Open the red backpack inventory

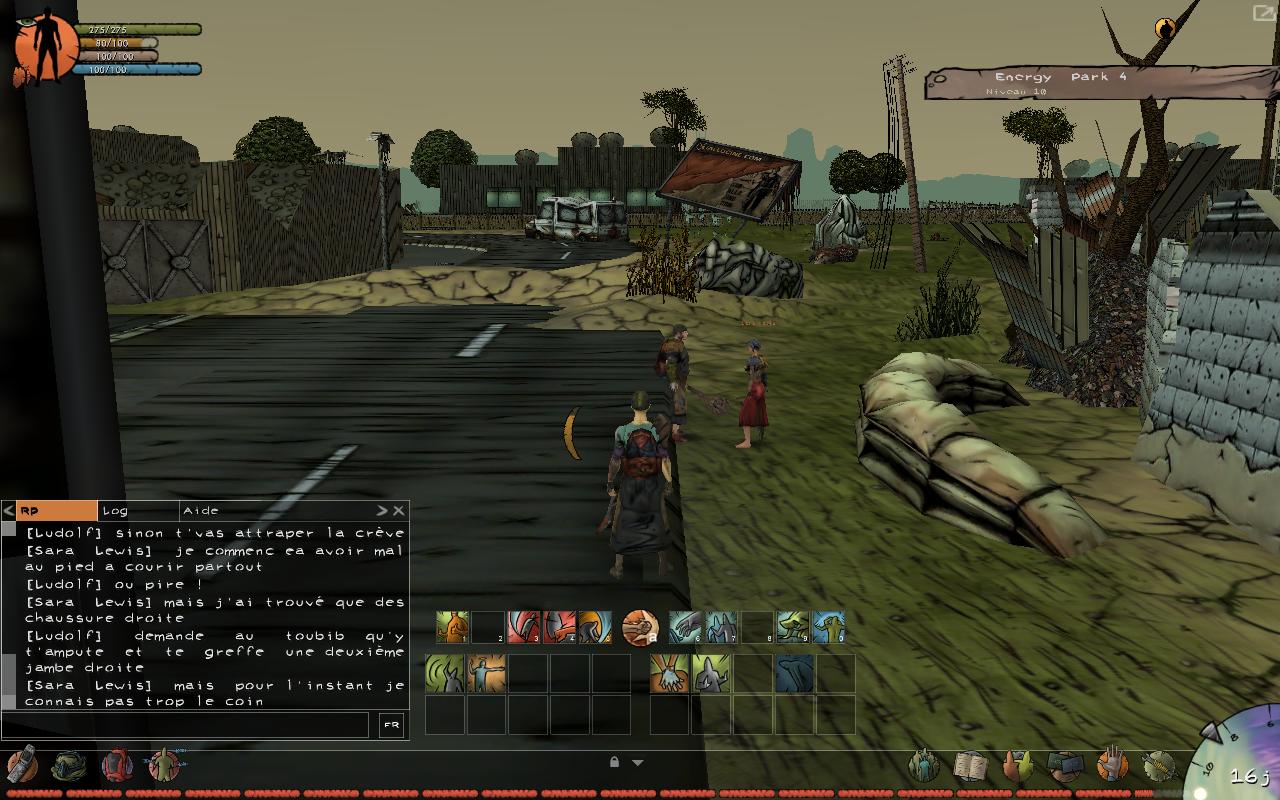117,765
